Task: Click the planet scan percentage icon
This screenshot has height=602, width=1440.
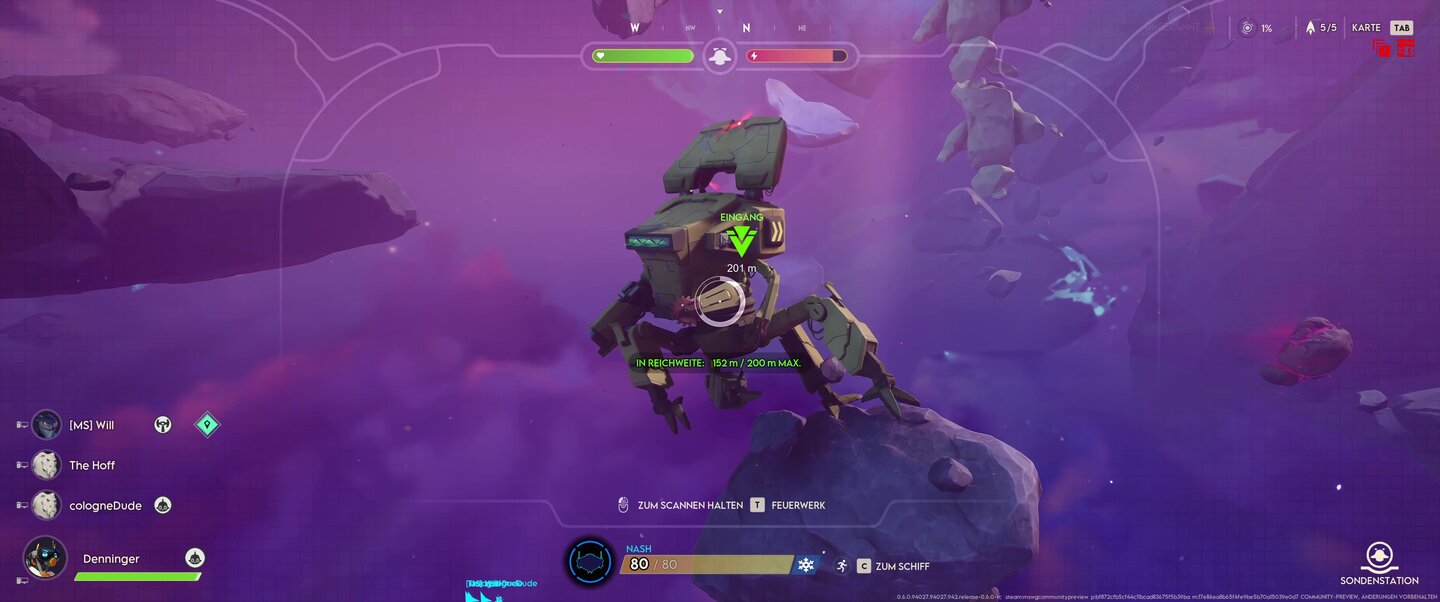Action: tap(1246, 28)
